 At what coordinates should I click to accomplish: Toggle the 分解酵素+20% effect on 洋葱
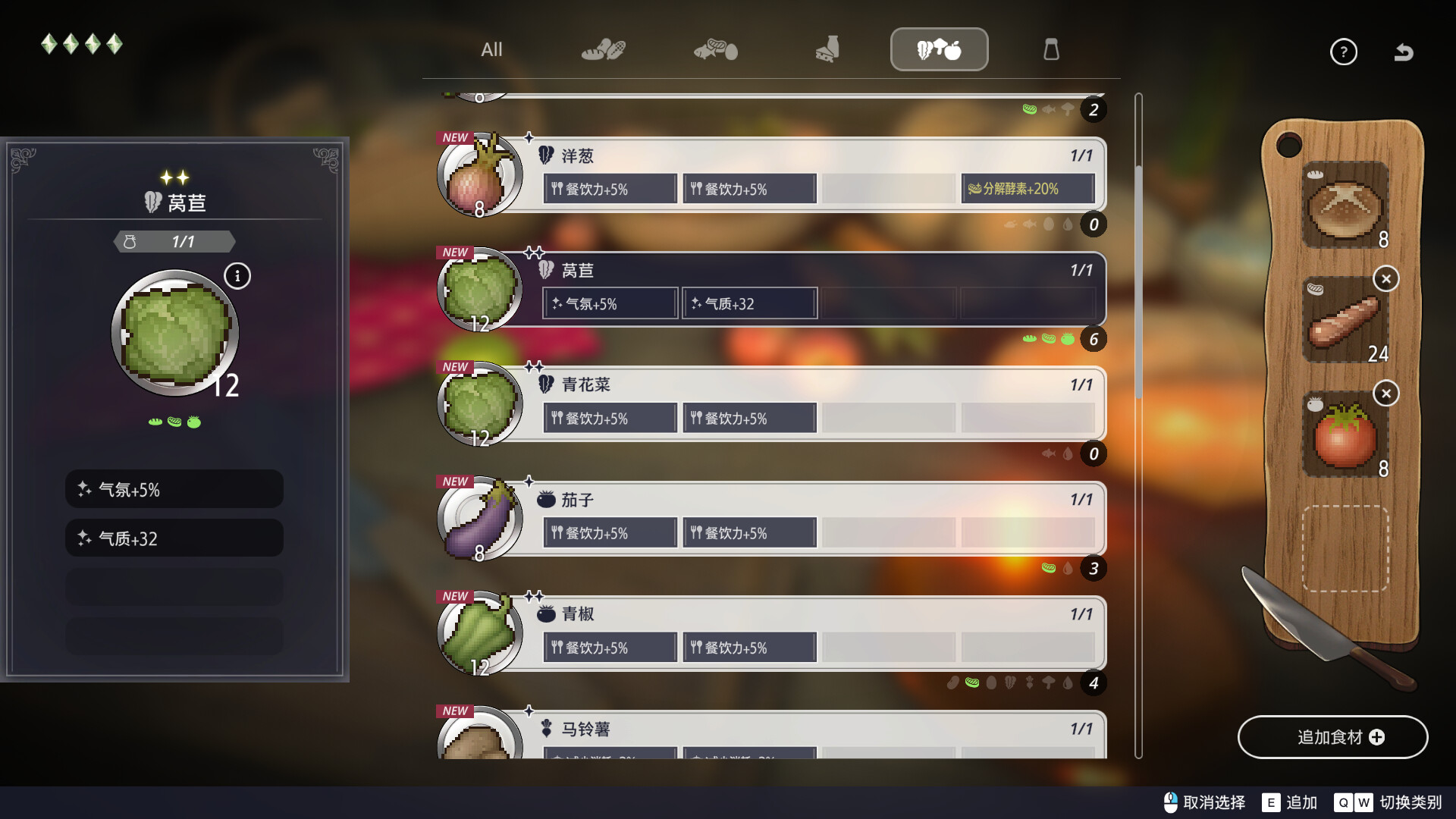1028,188
